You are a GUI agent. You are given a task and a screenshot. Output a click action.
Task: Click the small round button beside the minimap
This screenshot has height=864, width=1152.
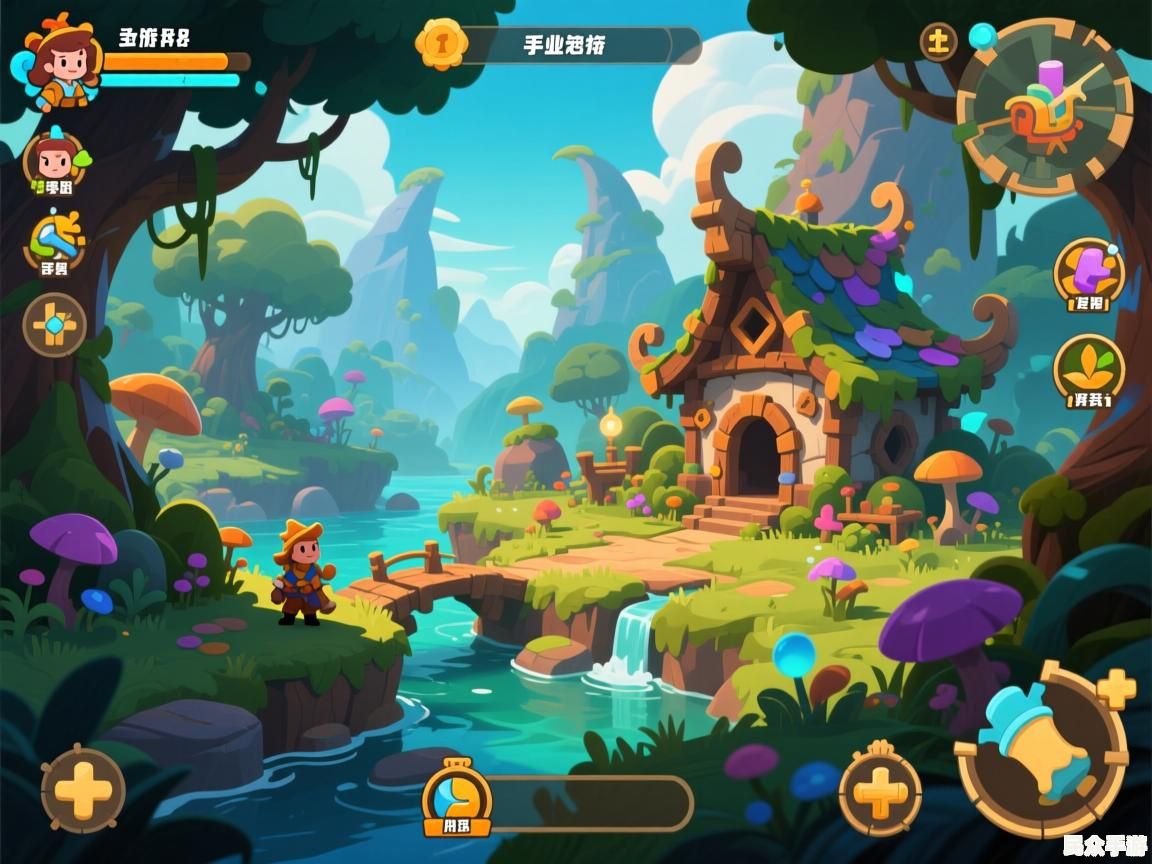click(938, 42)
